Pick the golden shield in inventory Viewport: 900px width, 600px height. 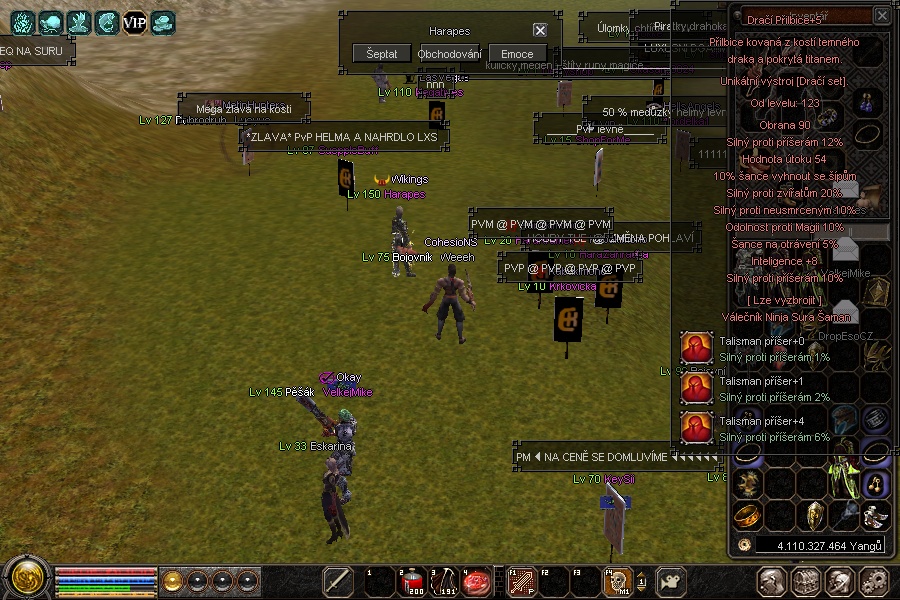pyautogui.click(x=814, y=515)
